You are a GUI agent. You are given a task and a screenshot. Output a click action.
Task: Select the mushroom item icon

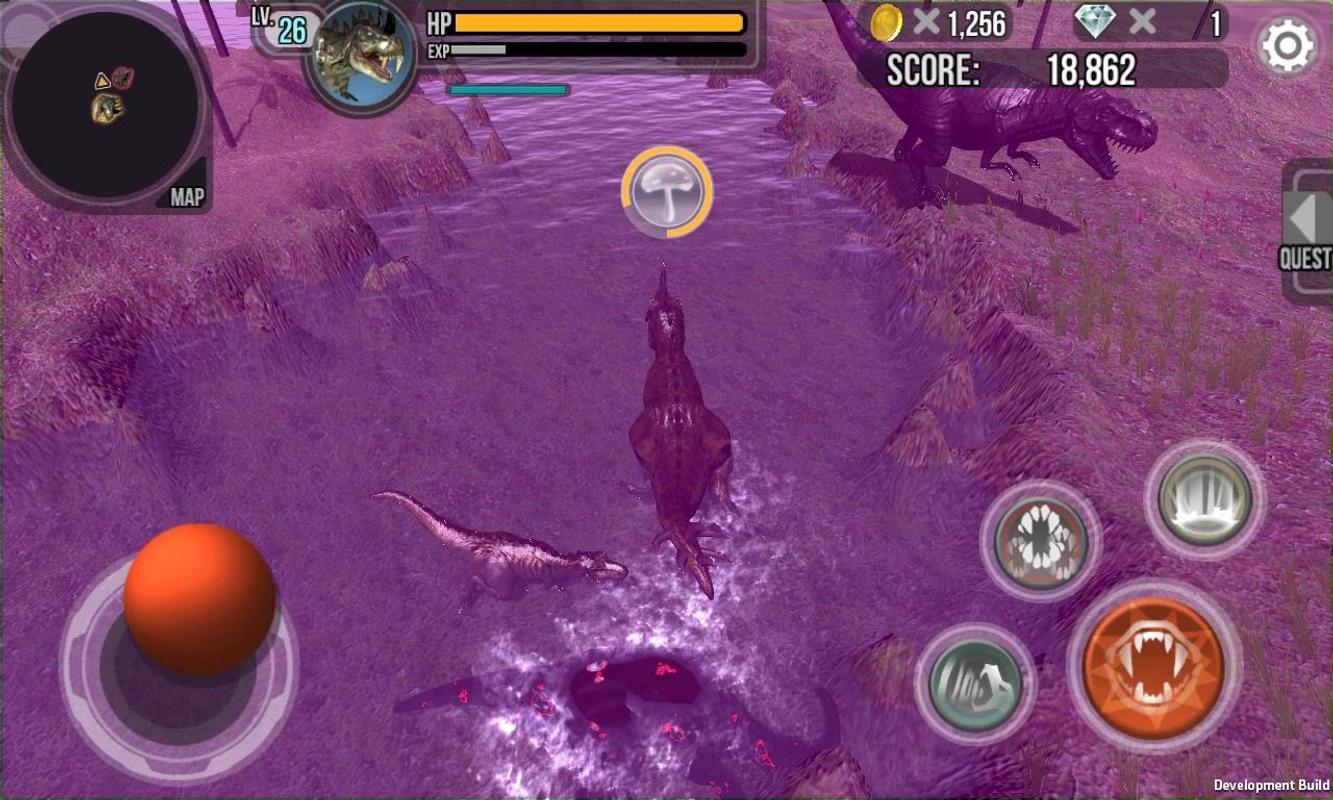[x=667, y=192]
